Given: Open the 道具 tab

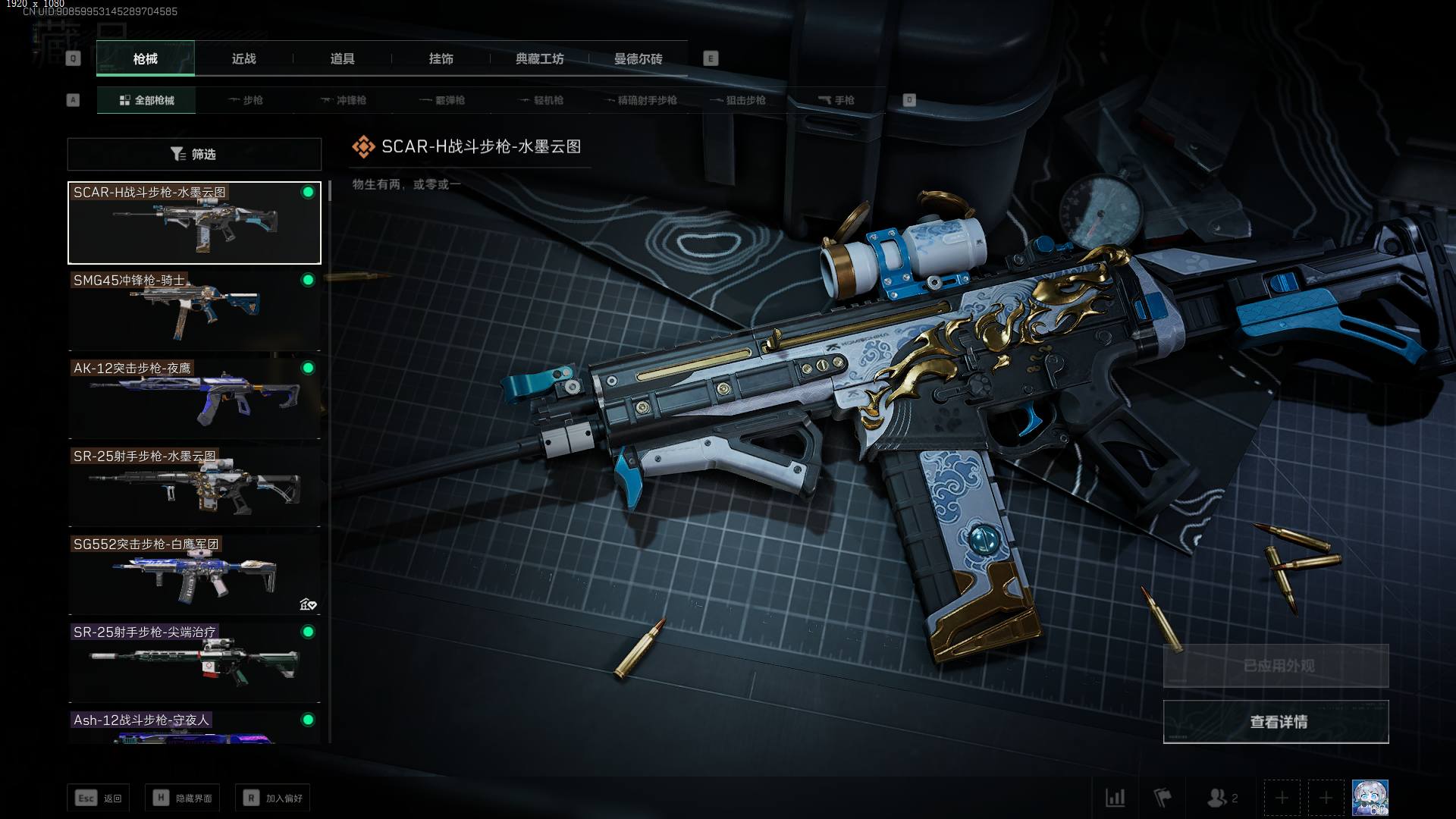Looking at the screenshot, I should 342,59.
